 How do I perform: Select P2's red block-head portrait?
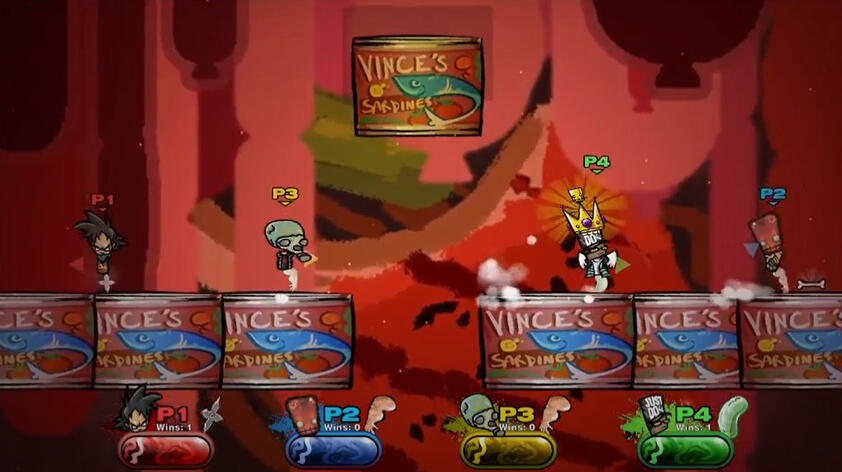coord(303,414)
